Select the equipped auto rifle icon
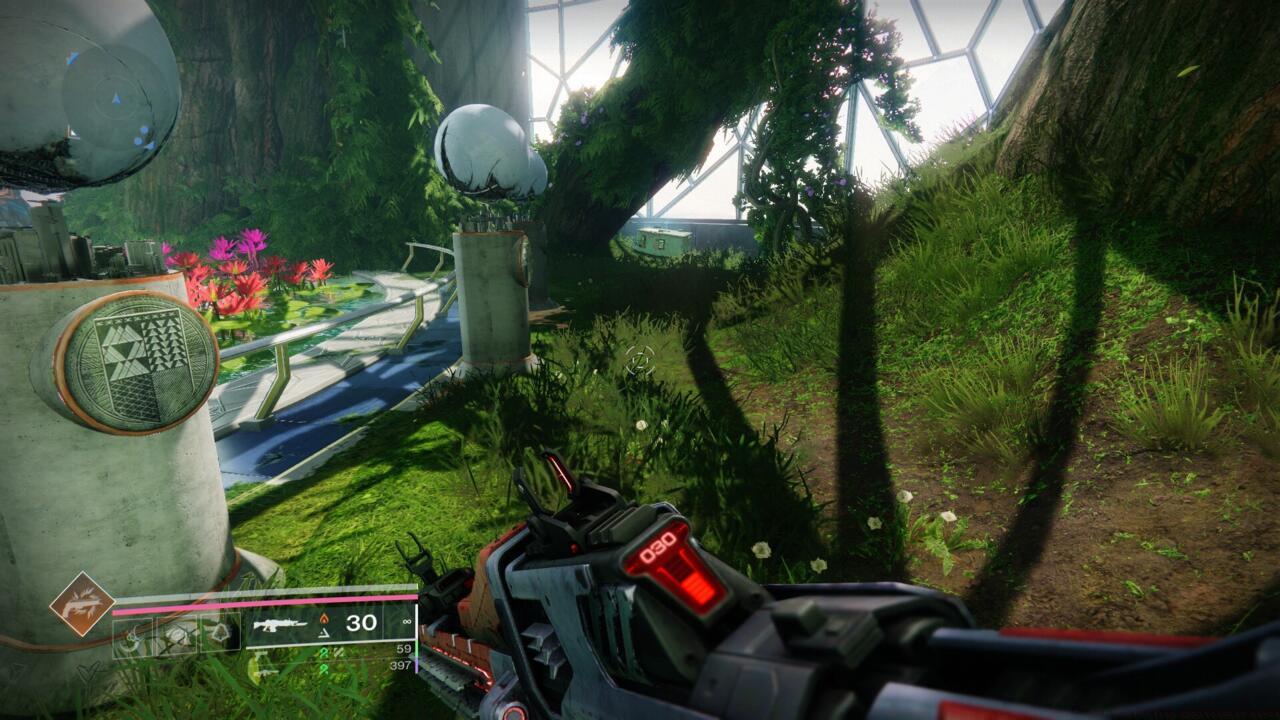Viewport: 1280px width, 720px height. click(x=281, y=625)
